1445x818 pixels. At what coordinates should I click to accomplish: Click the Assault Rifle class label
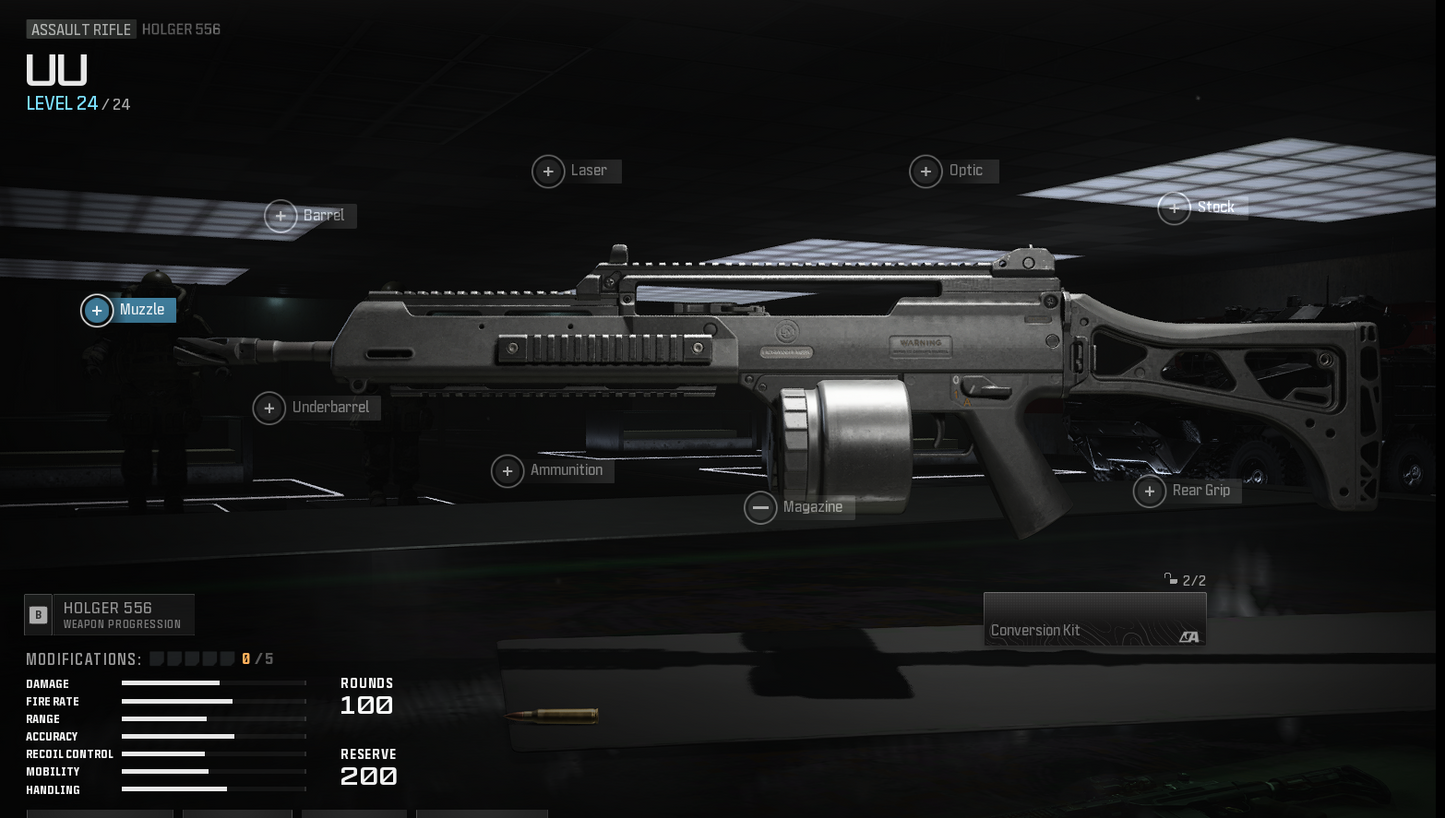pos(80,28)
